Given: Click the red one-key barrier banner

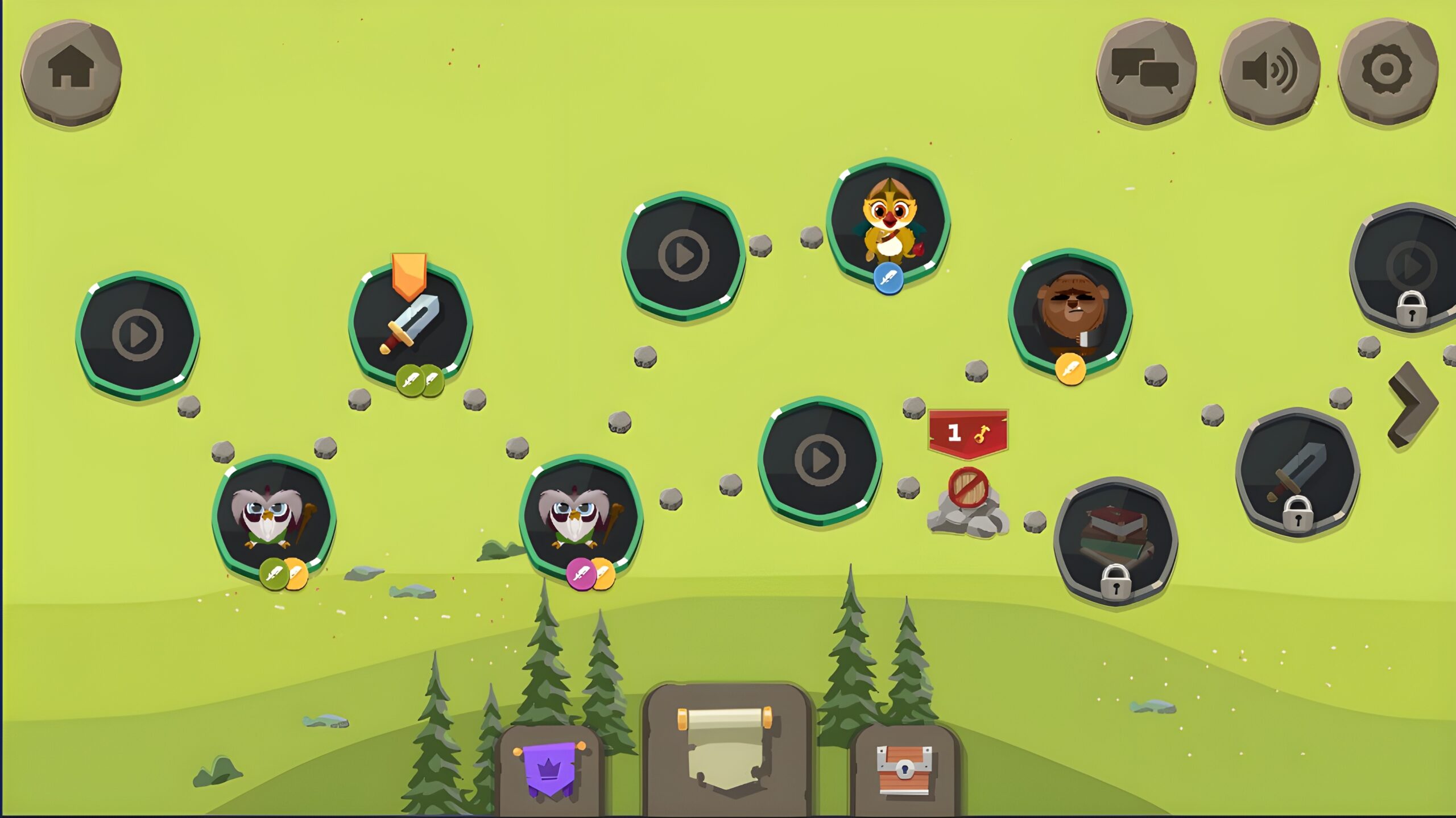Looking at the screenshot, I should coord(967,433).
